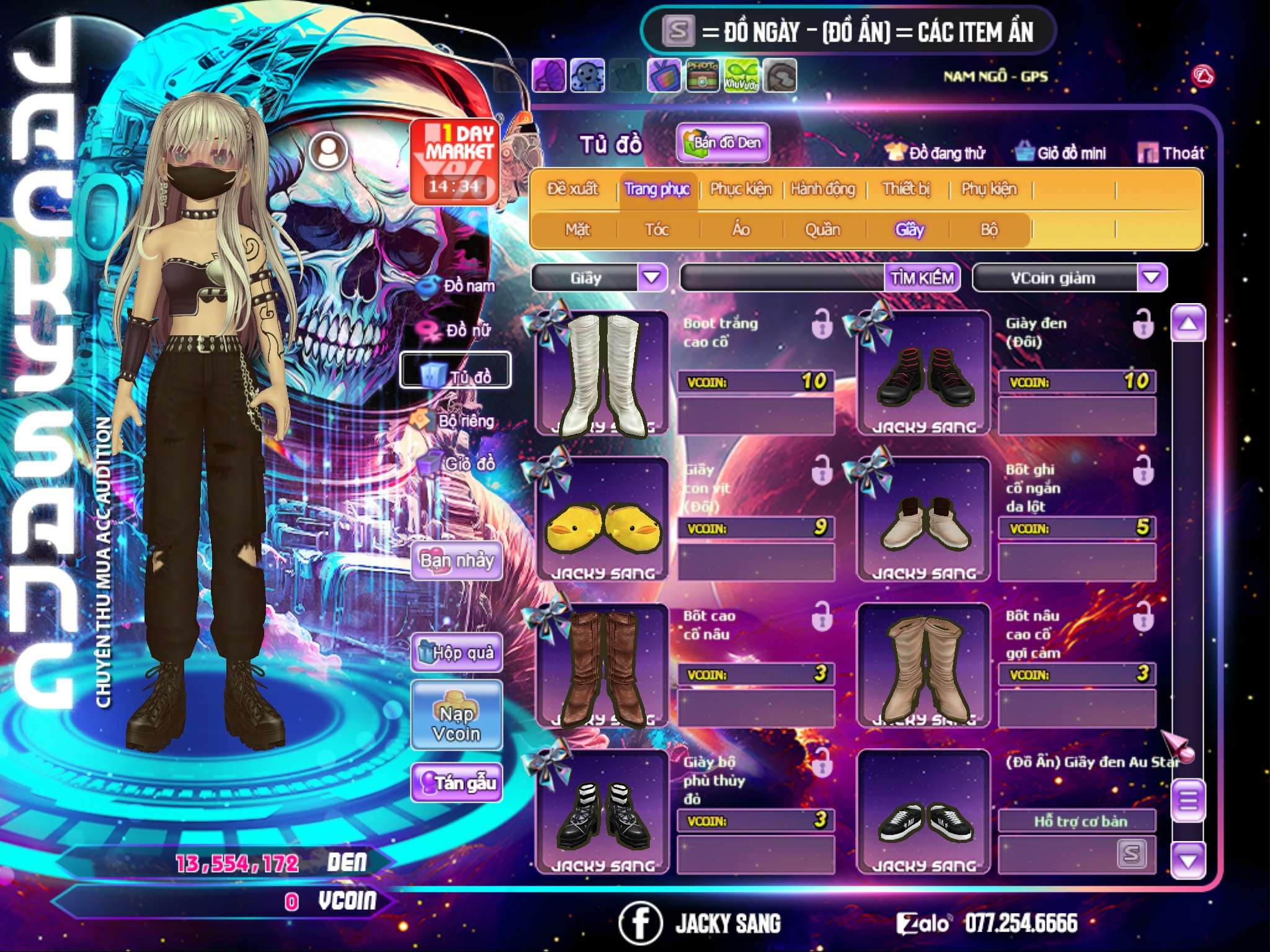1270x952 pixels.
Task: Open the Tán gẫu chat button
Action: point(457,783)
